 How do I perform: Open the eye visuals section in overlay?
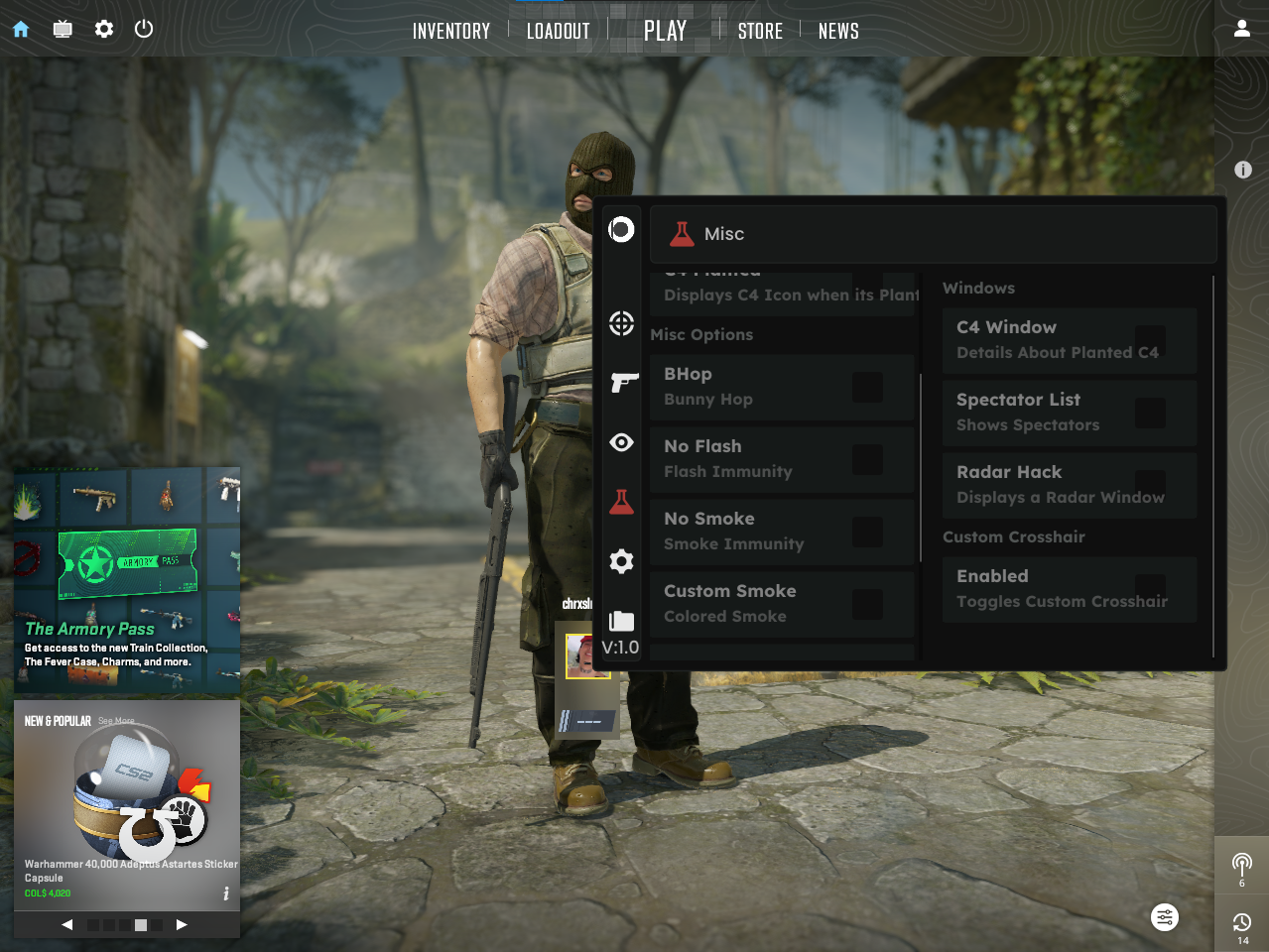pyautogui.click(x=621, y=442)
